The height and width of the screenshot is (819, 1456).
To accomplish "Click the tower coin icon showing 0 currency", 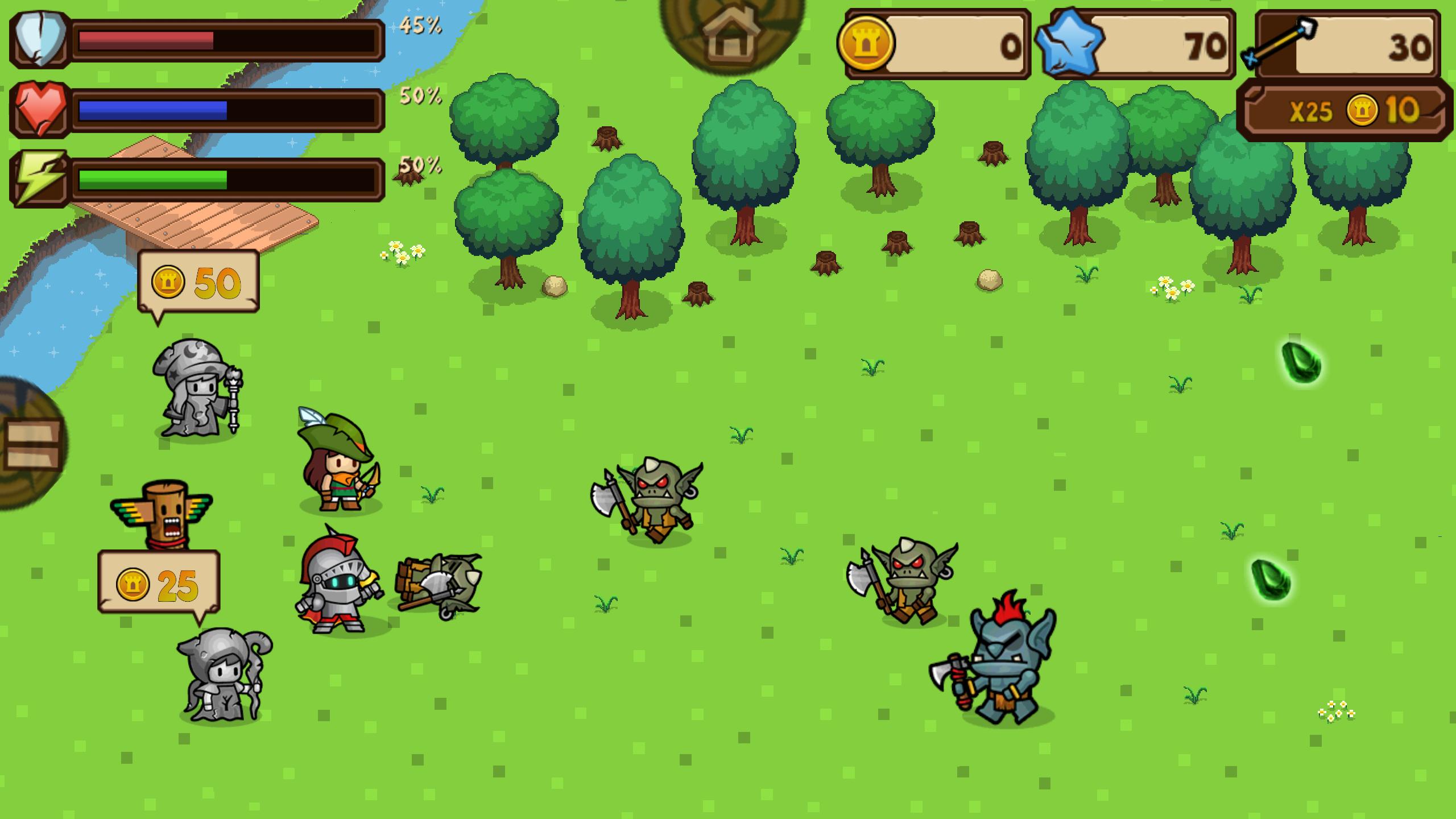I will [x=864, y=44].
